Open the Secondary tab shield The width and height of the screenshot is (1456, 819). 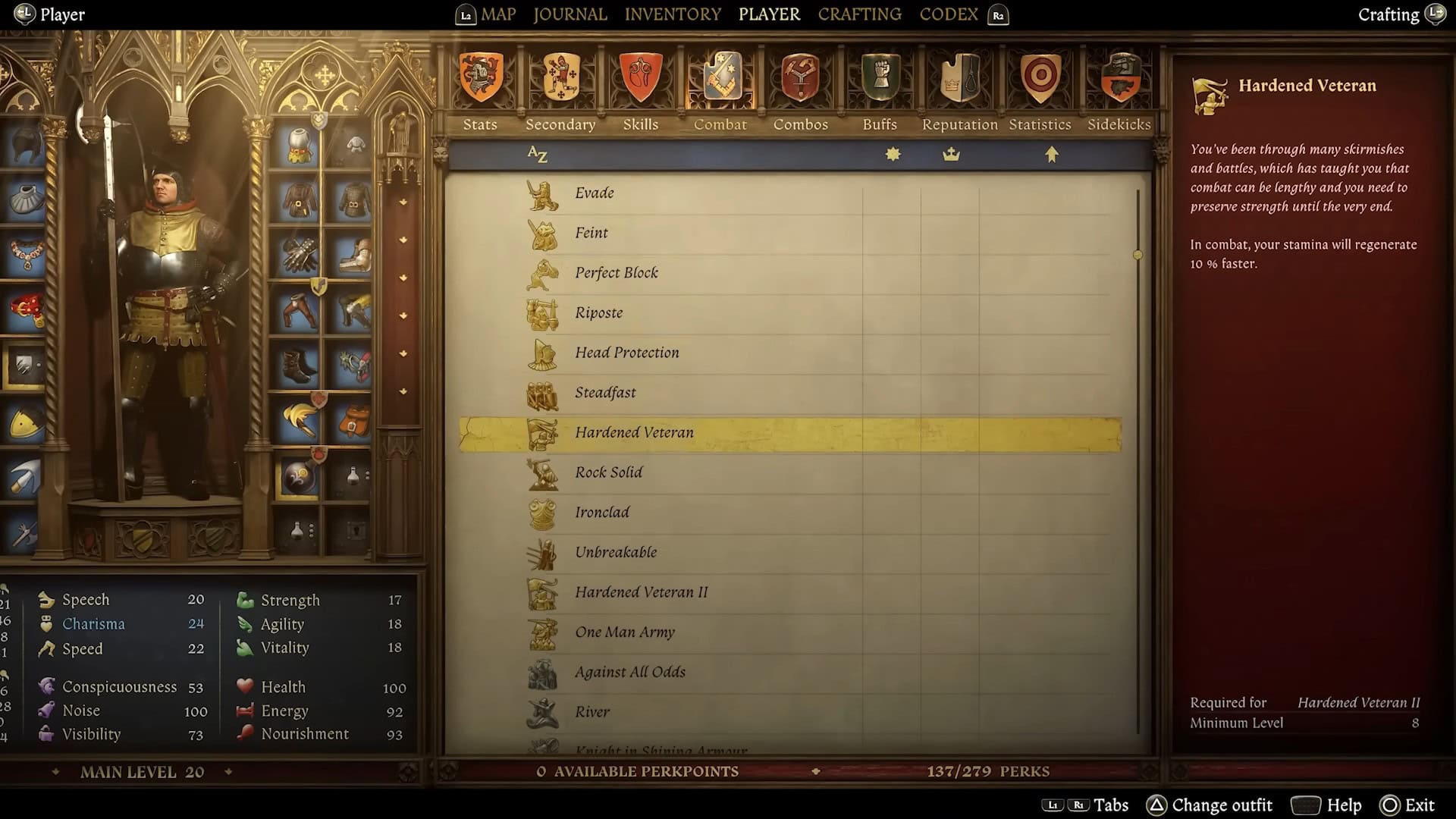(560, 76)
